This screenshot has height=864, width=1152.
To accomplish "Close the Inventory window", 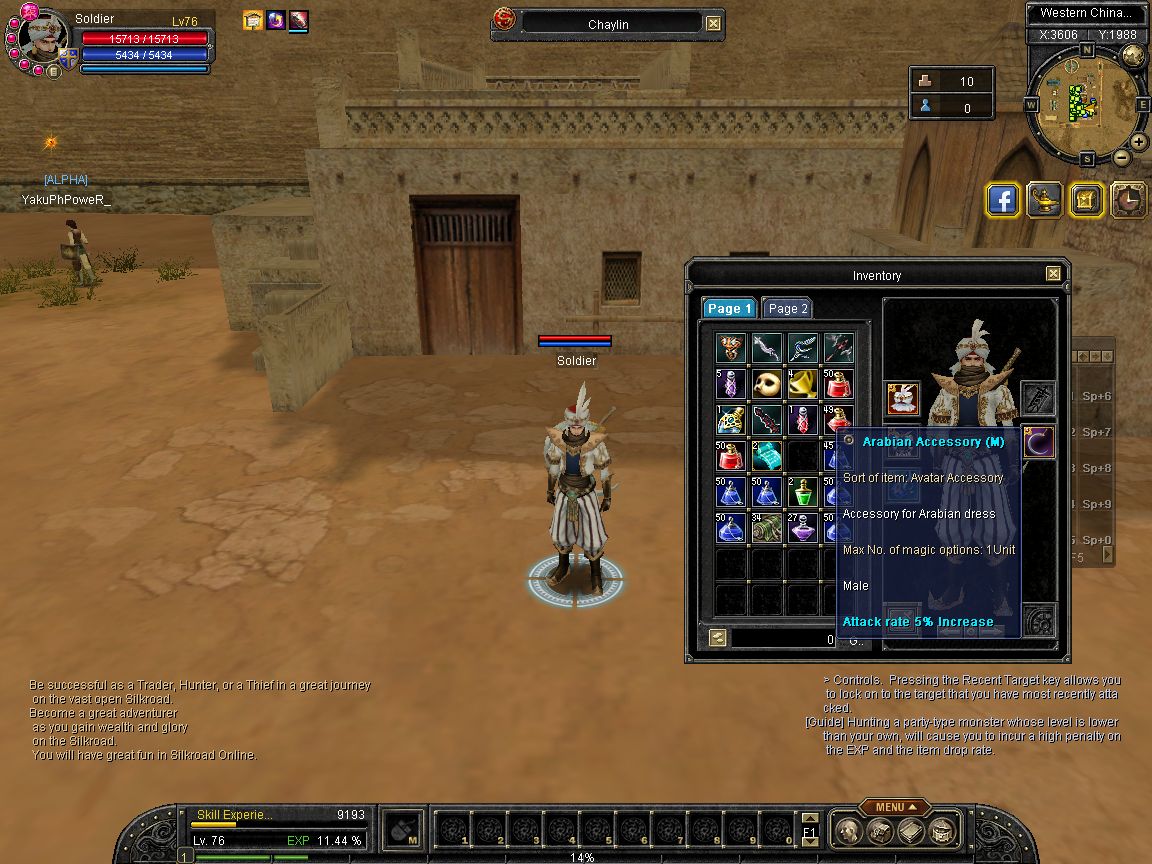I will point(1053,274).
